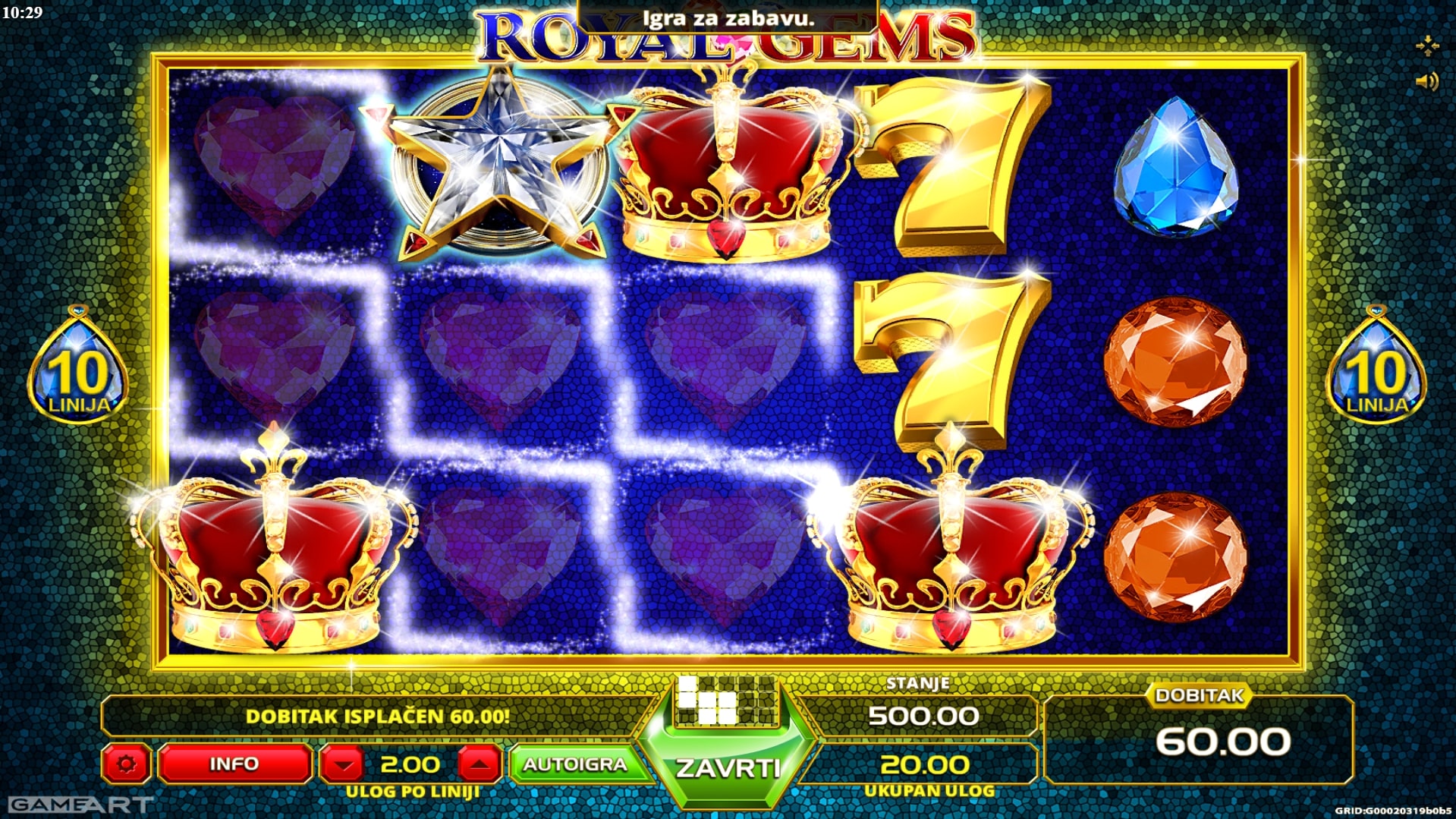
Task: Toggle fullscreen with the arrows icon
Action: [x=1426, y=46]
